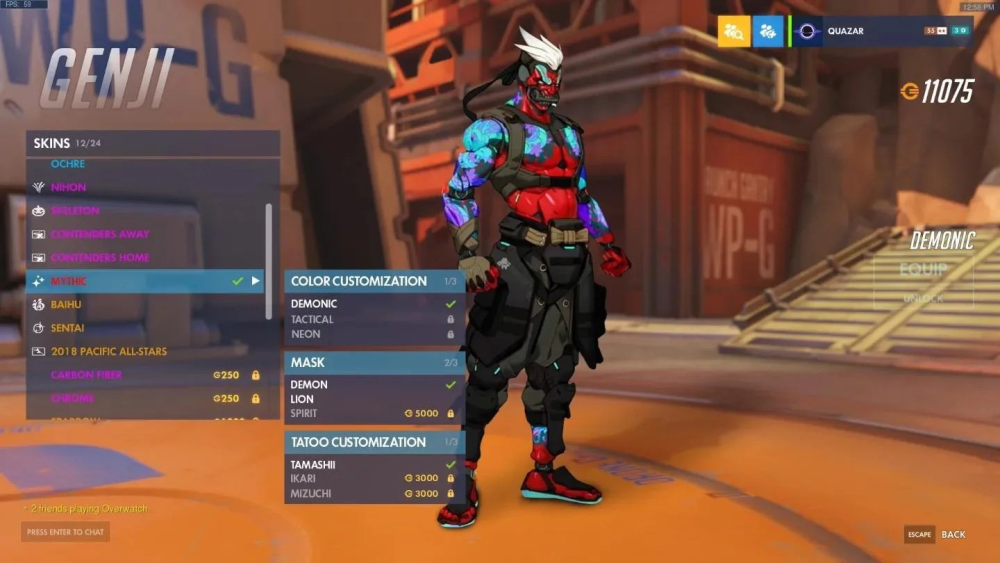
Task: Select the Spirit mask costing 5000
Action: (305, 413)
